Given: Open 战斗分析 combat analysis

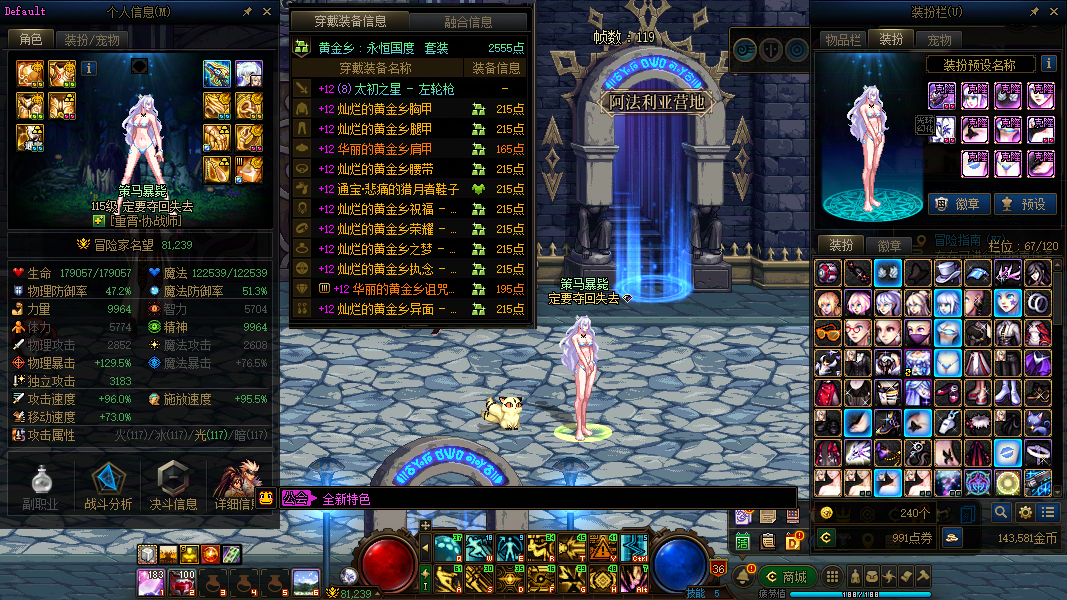Looking at the screenshot, I should [x=108, y=487].
